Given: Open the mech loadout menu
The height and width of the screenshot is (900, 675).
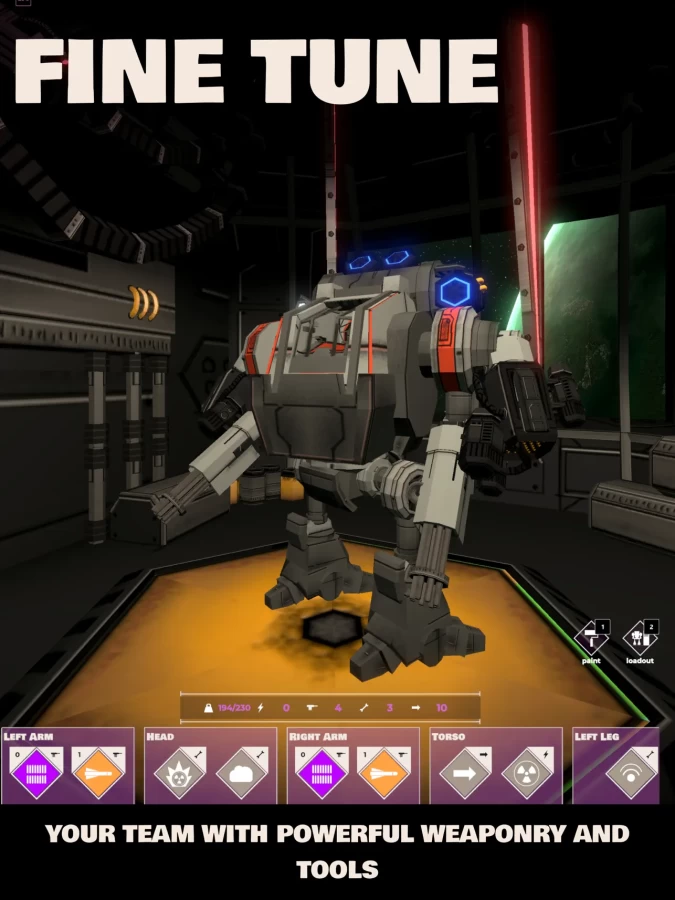Looking at the screenshot, I should tap(639, 638).
